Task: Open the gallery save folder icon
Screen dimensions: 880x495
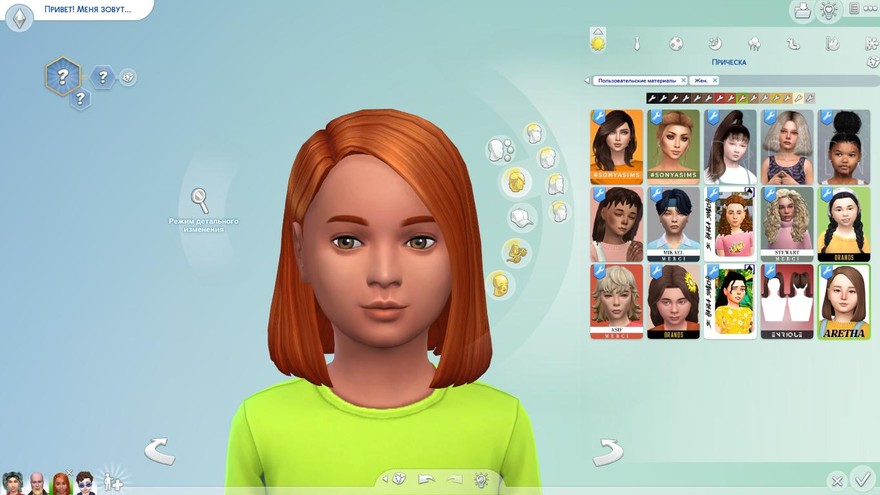Action: coord(801,11)
